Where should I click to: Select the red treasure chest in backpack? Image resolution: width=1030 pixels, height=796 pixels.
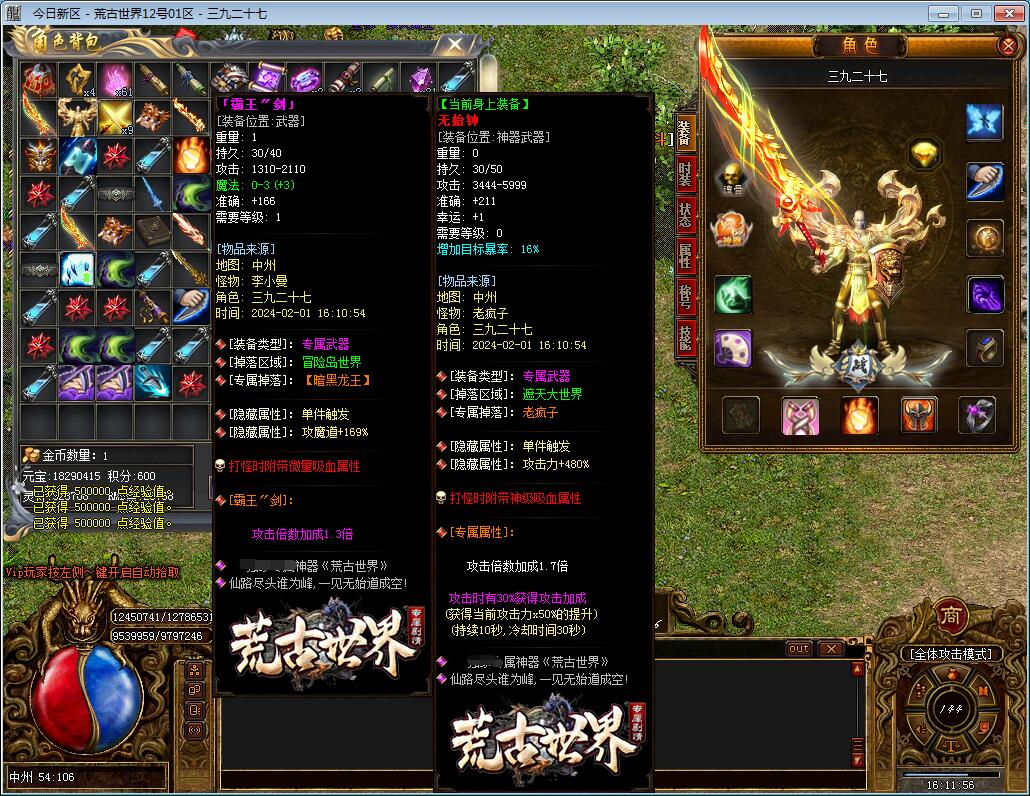(x=39, y=80)
